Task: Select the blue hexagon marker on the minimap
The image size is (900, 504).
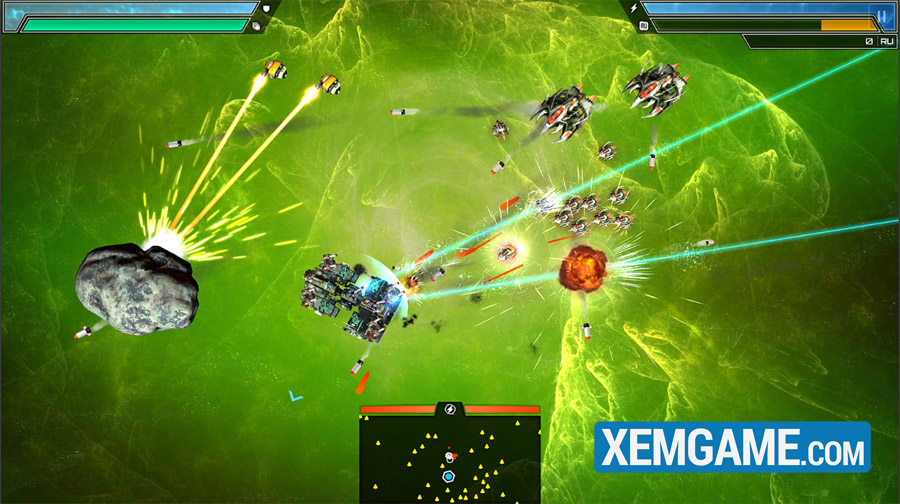Action: click(x=449, y=477)
